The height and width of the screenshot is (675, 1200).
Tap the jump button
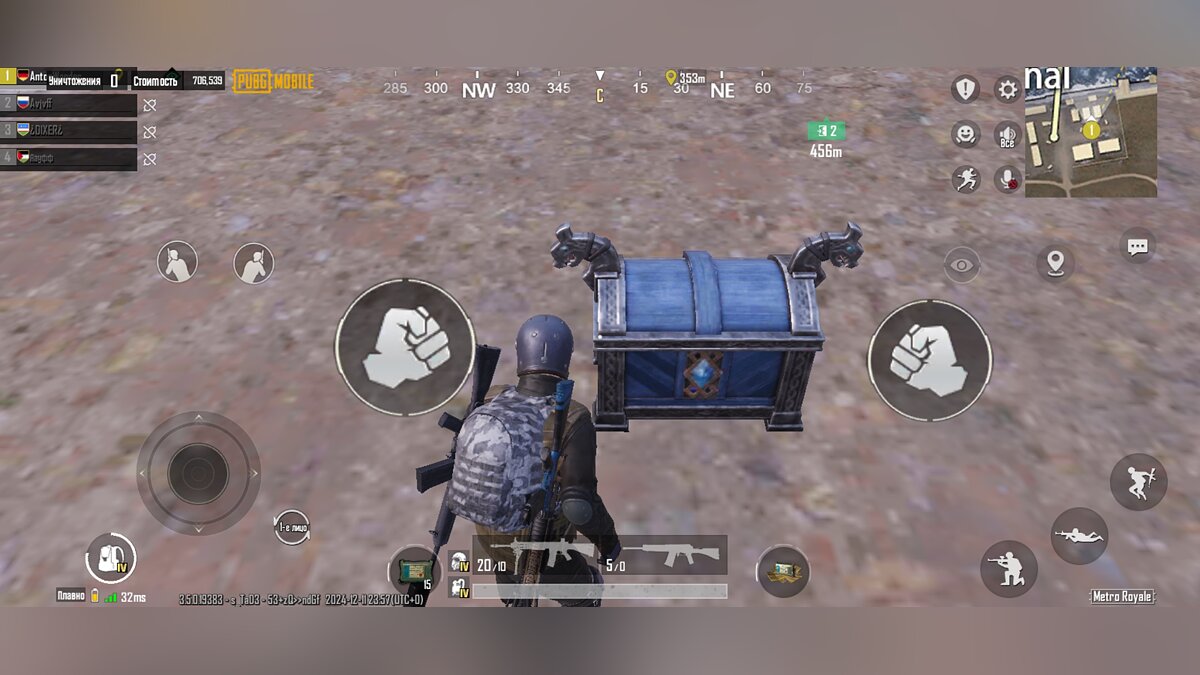1138,482
